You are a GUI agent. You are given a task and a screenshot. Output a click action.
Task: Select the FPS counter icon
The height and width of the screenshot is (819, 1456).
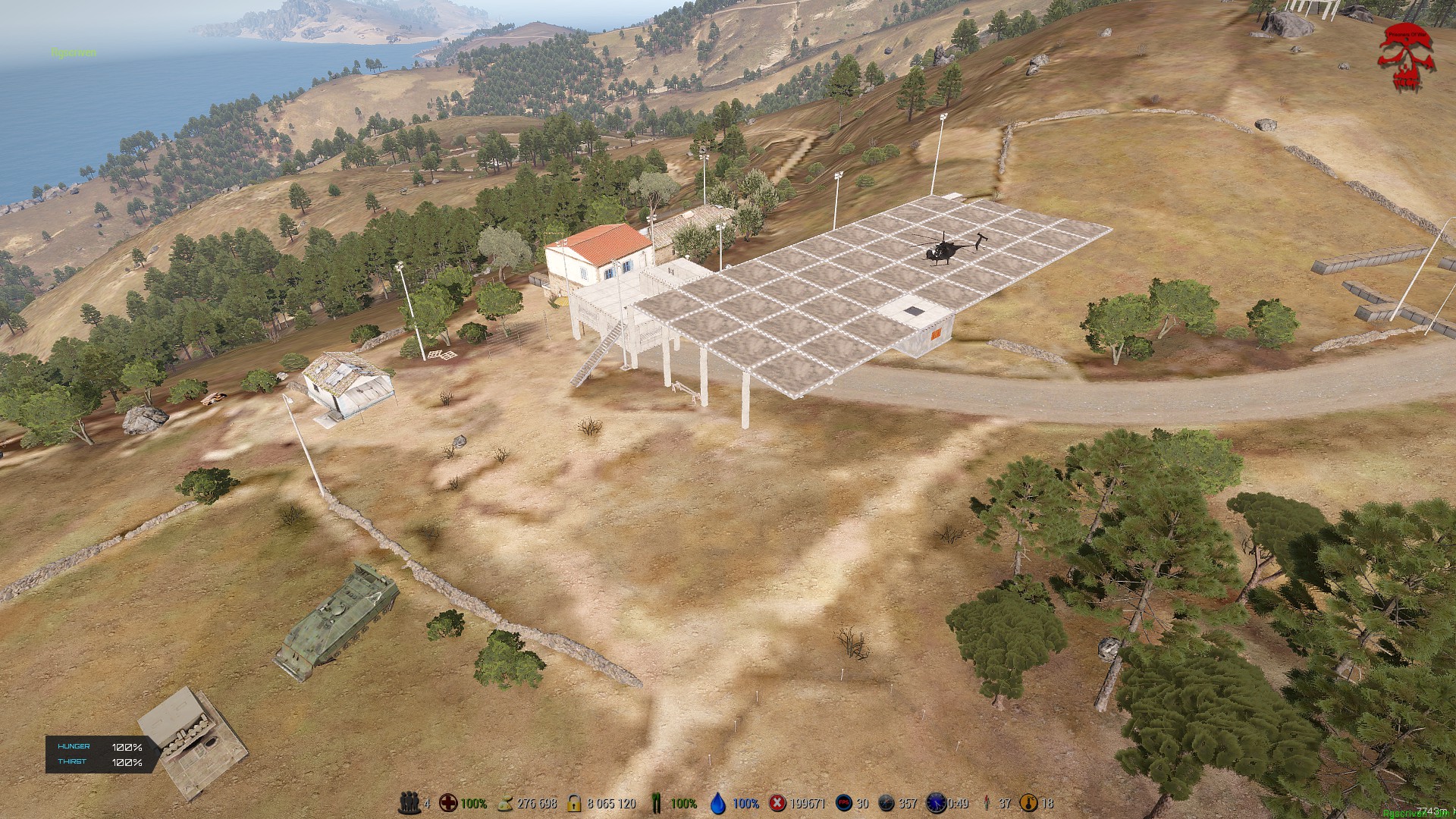point(843,803)
